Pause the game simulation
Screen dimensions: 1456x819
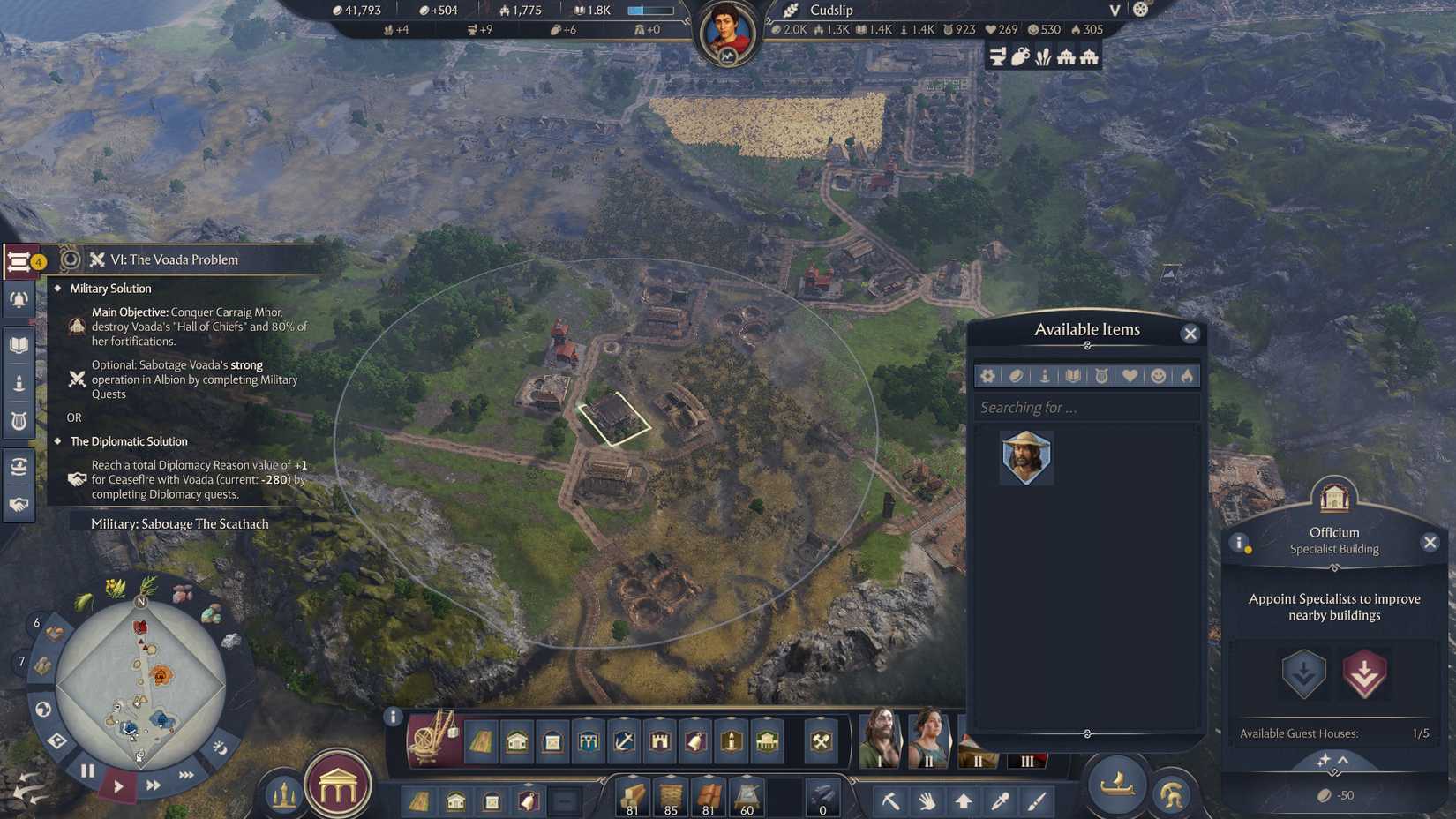pyautogui.click(x=87, y=770)
